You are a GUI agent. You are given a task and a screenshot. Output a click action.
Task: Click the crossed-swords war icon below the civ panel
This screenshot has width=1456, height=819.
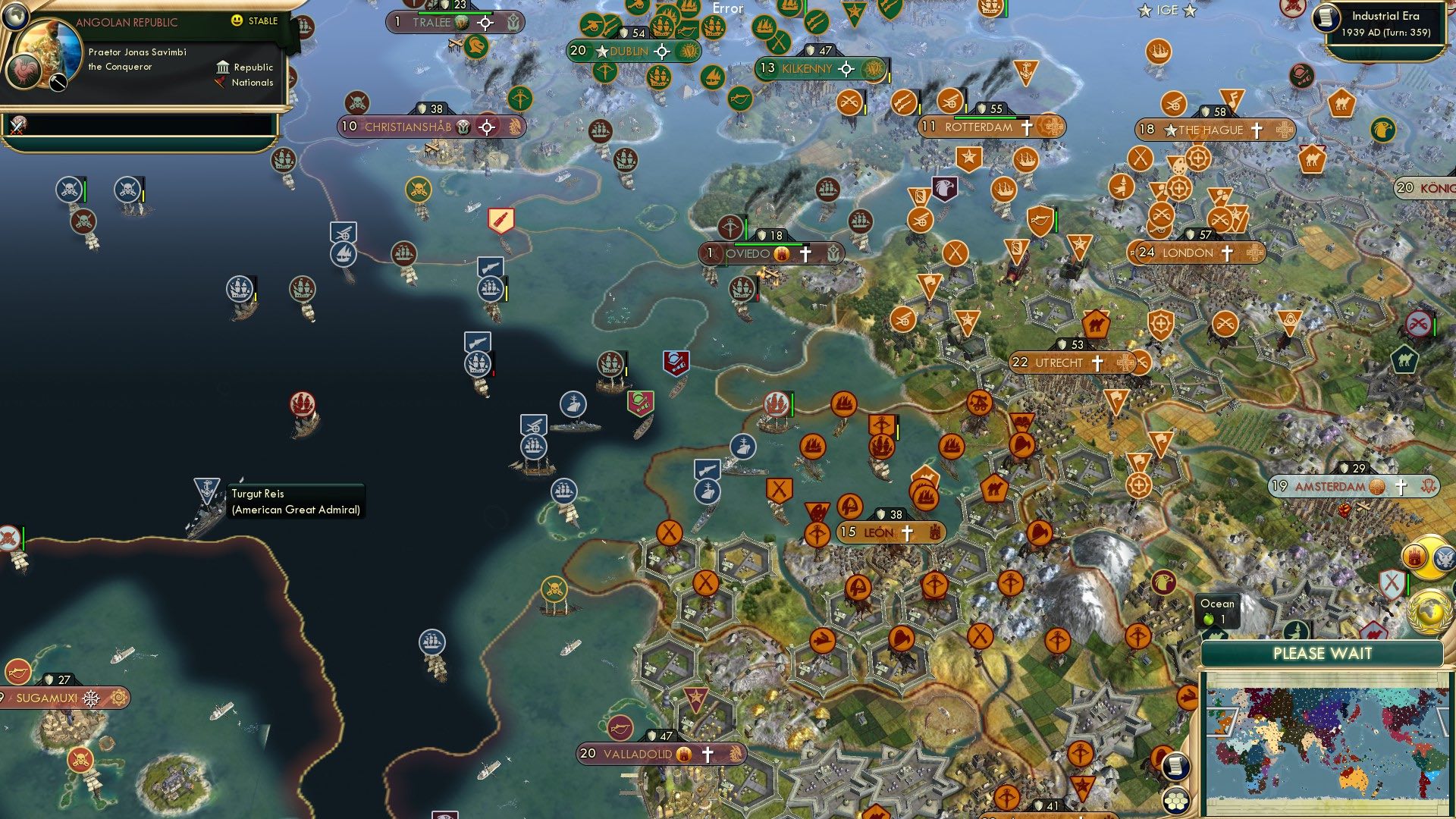click(17, 125)
